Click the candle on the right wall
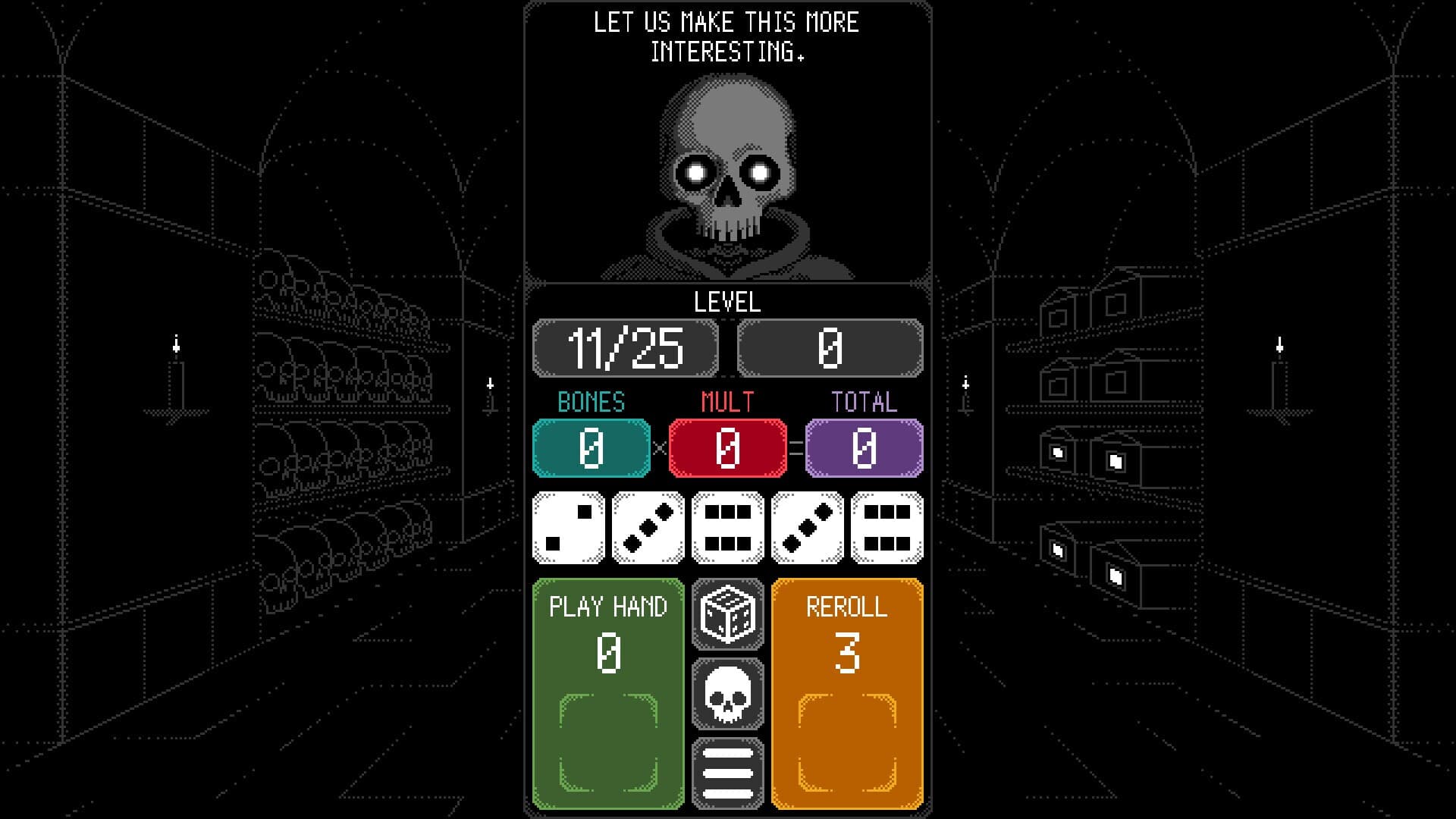The image size is (1456, 819). [1280, 372]
